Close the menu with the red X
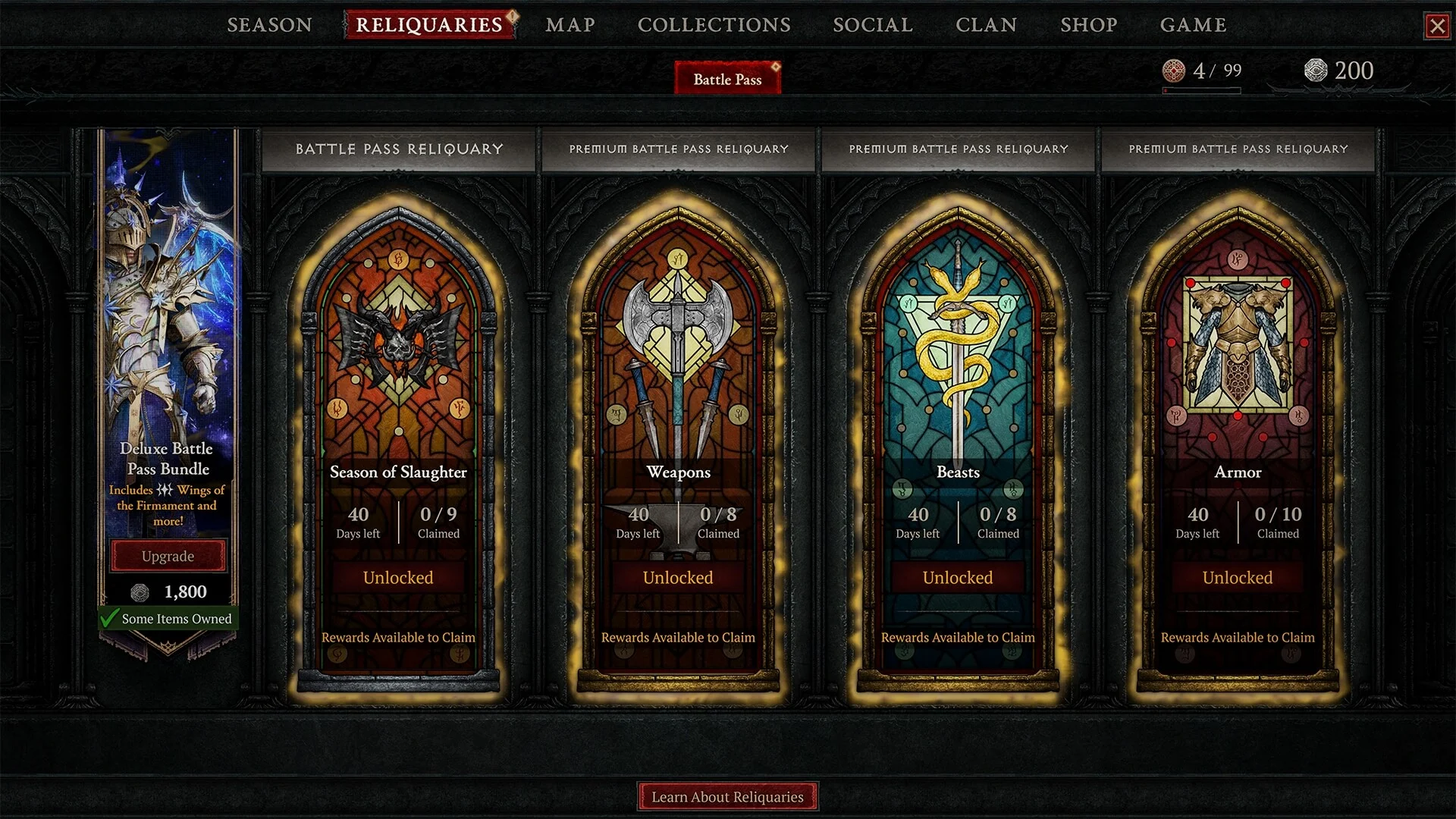This screenshot has width=1456, height=819. click(x=1437, y=27)
